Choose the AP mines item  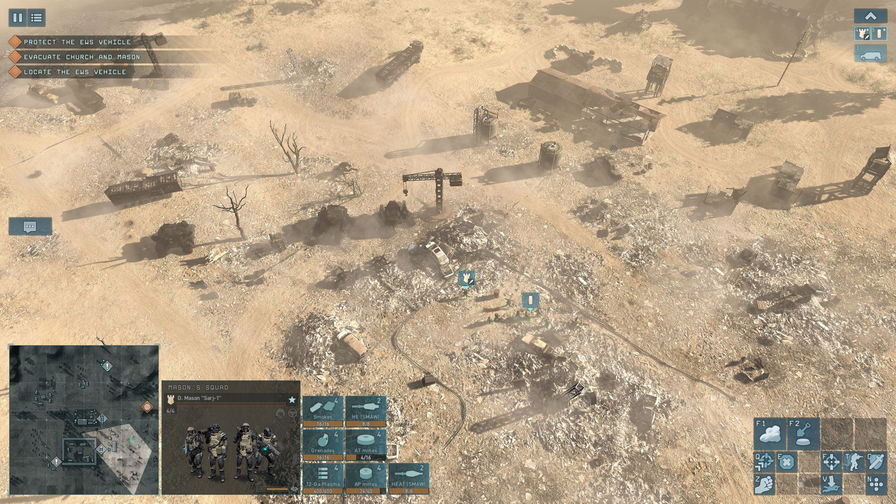point(365,477)
